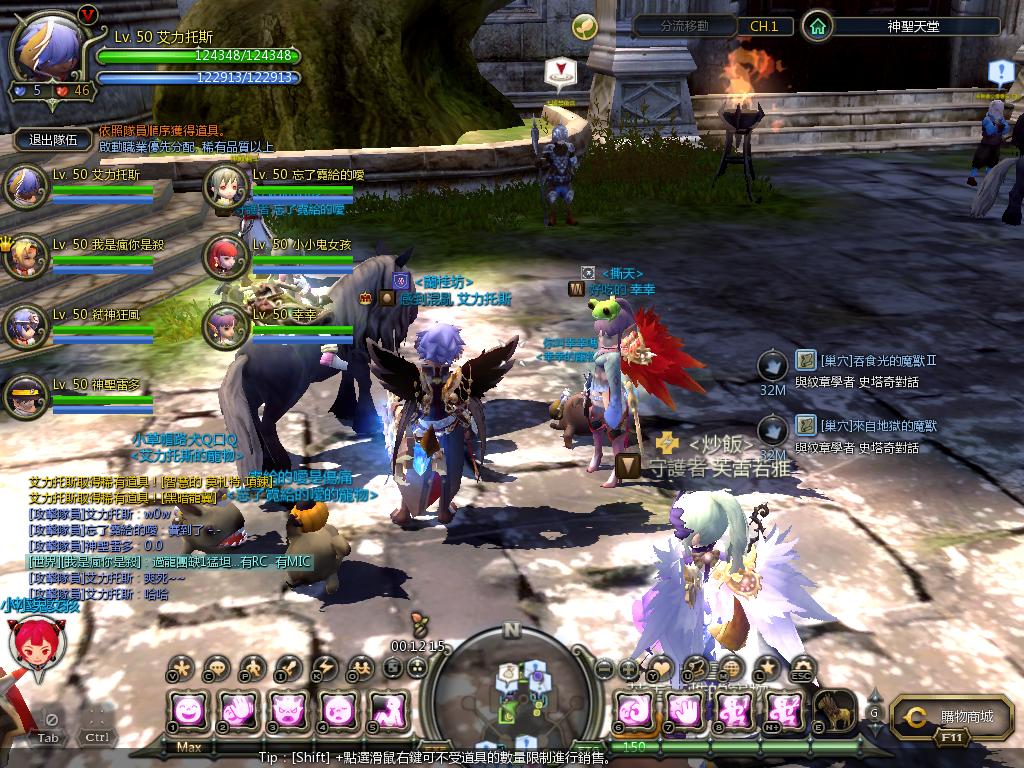Click the 分流移動 channel move button

coord(684,26)
